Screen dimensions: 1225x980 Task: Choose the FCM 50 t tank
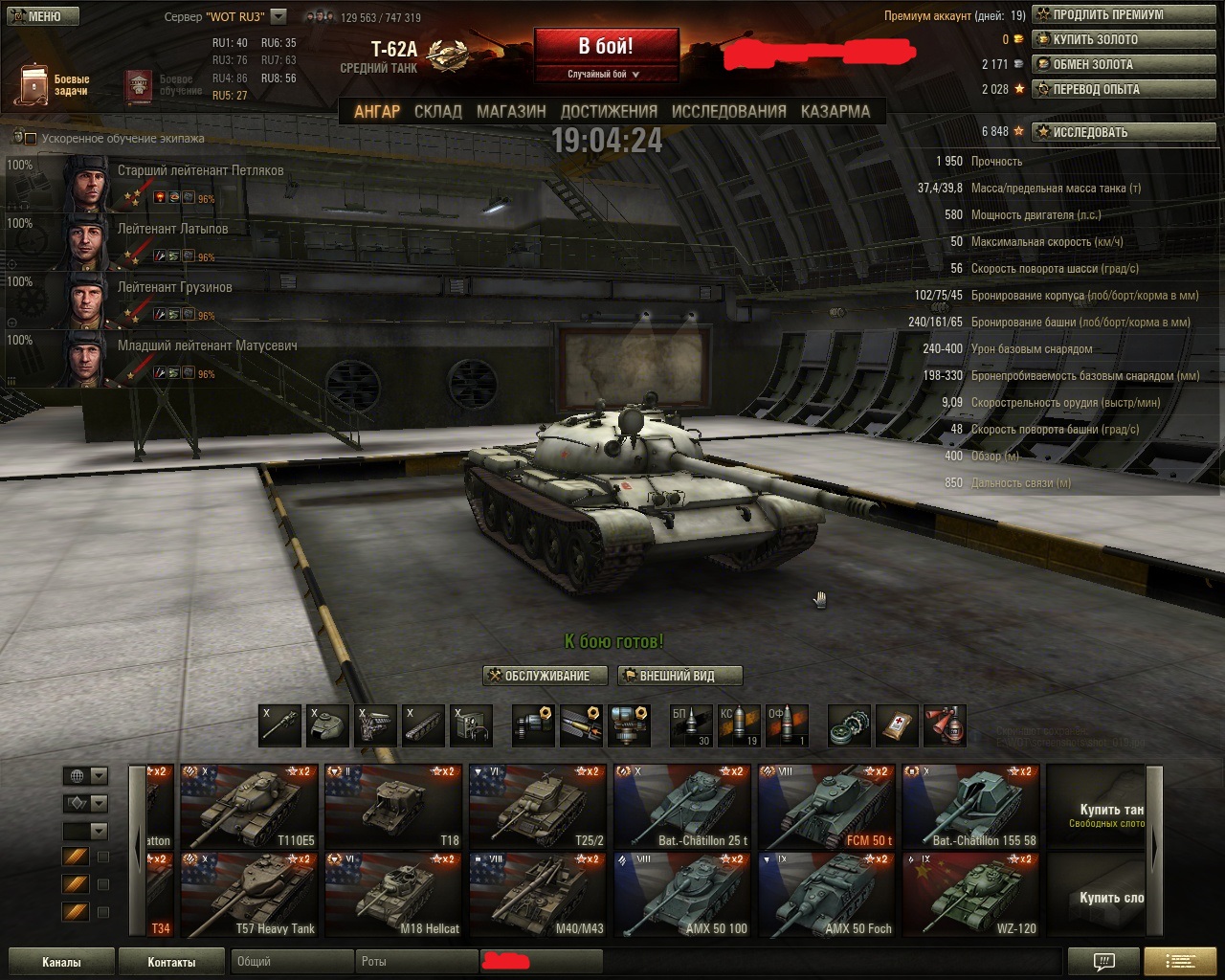(x=827, y=806)
